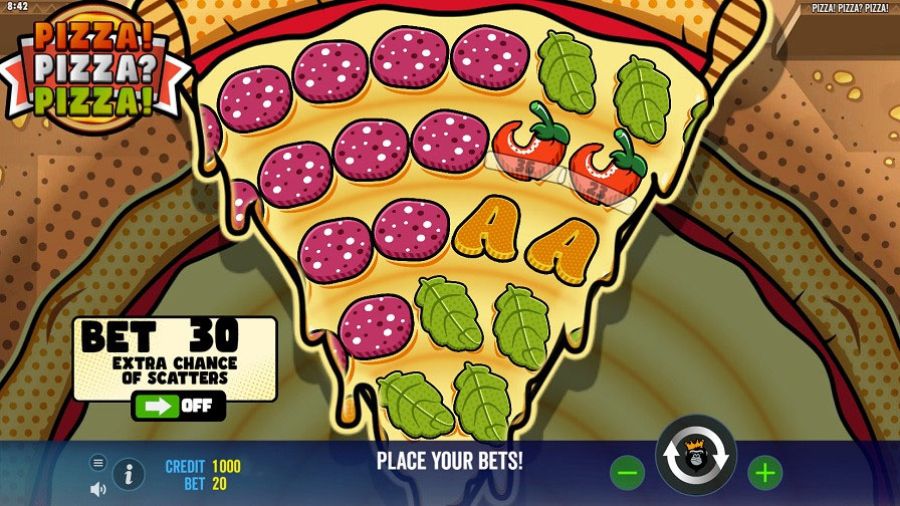Decrease the bet with the green minus button
900x506 pixels.
(627, 473)
